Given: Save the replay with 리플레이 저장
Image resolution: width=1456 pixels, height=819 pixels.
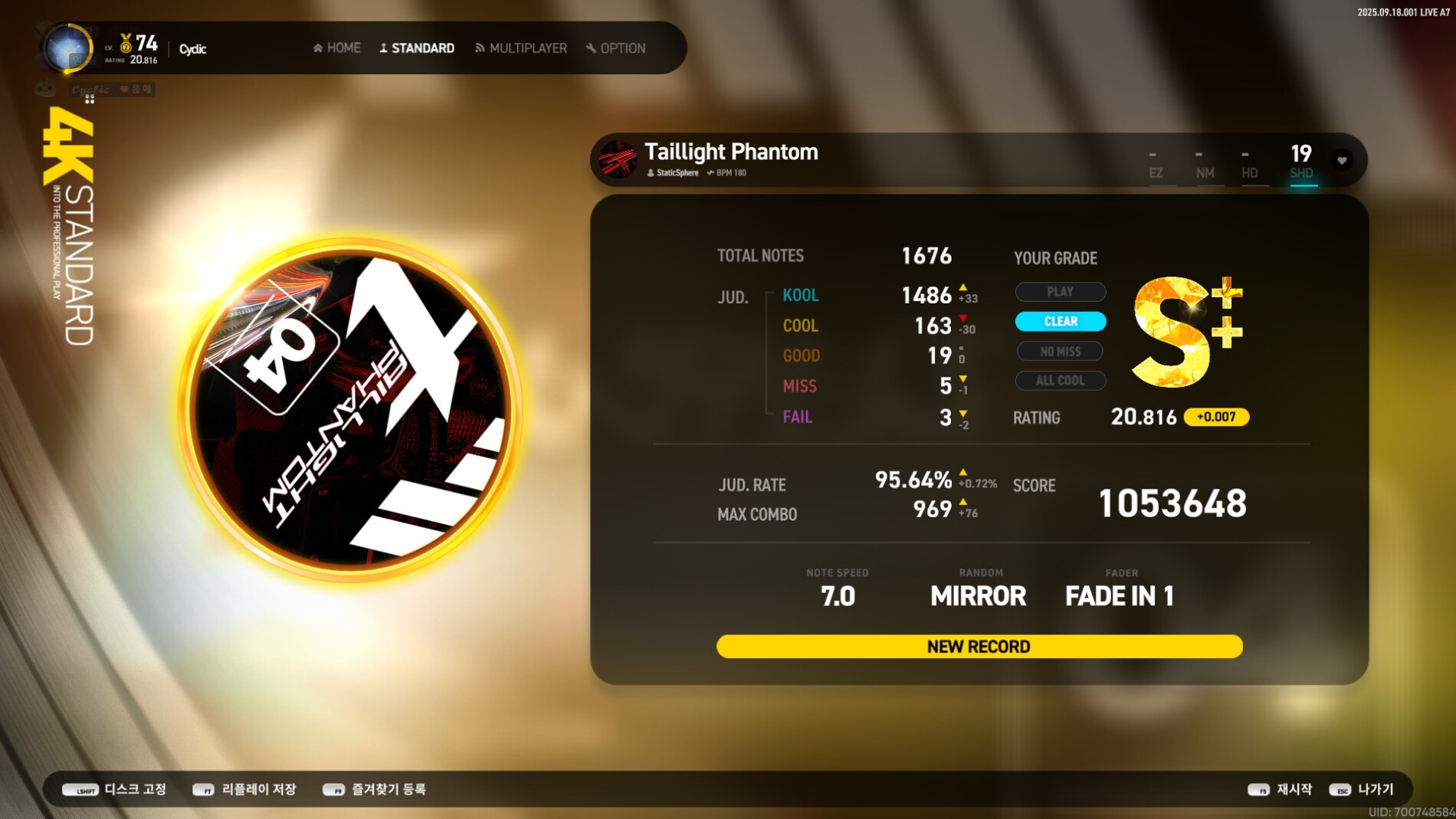Looking at the screenshot, I should (x=244, y=789).
